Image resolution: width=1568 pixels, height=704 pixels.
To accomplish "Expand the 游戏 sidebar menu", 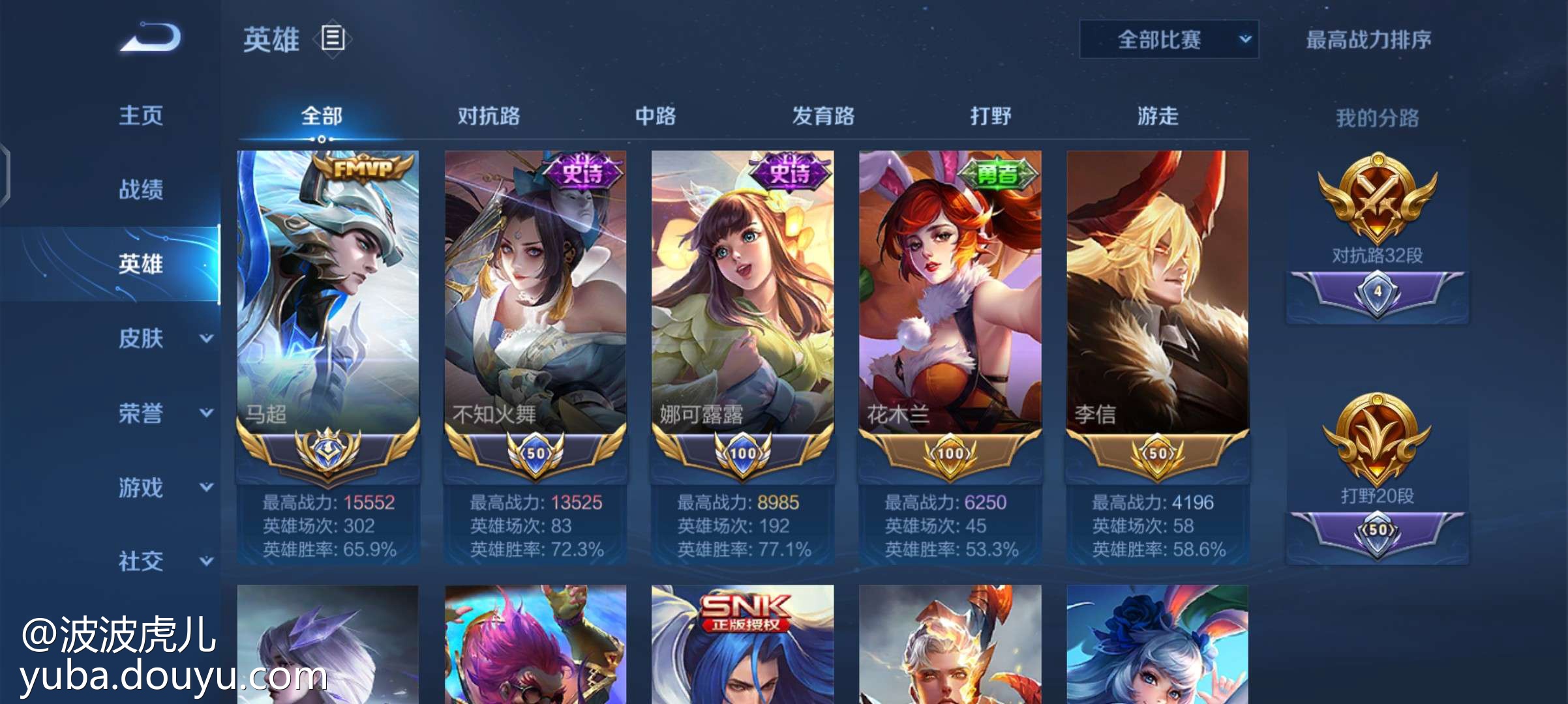I will pyautogui.click(x=163, y=487).
